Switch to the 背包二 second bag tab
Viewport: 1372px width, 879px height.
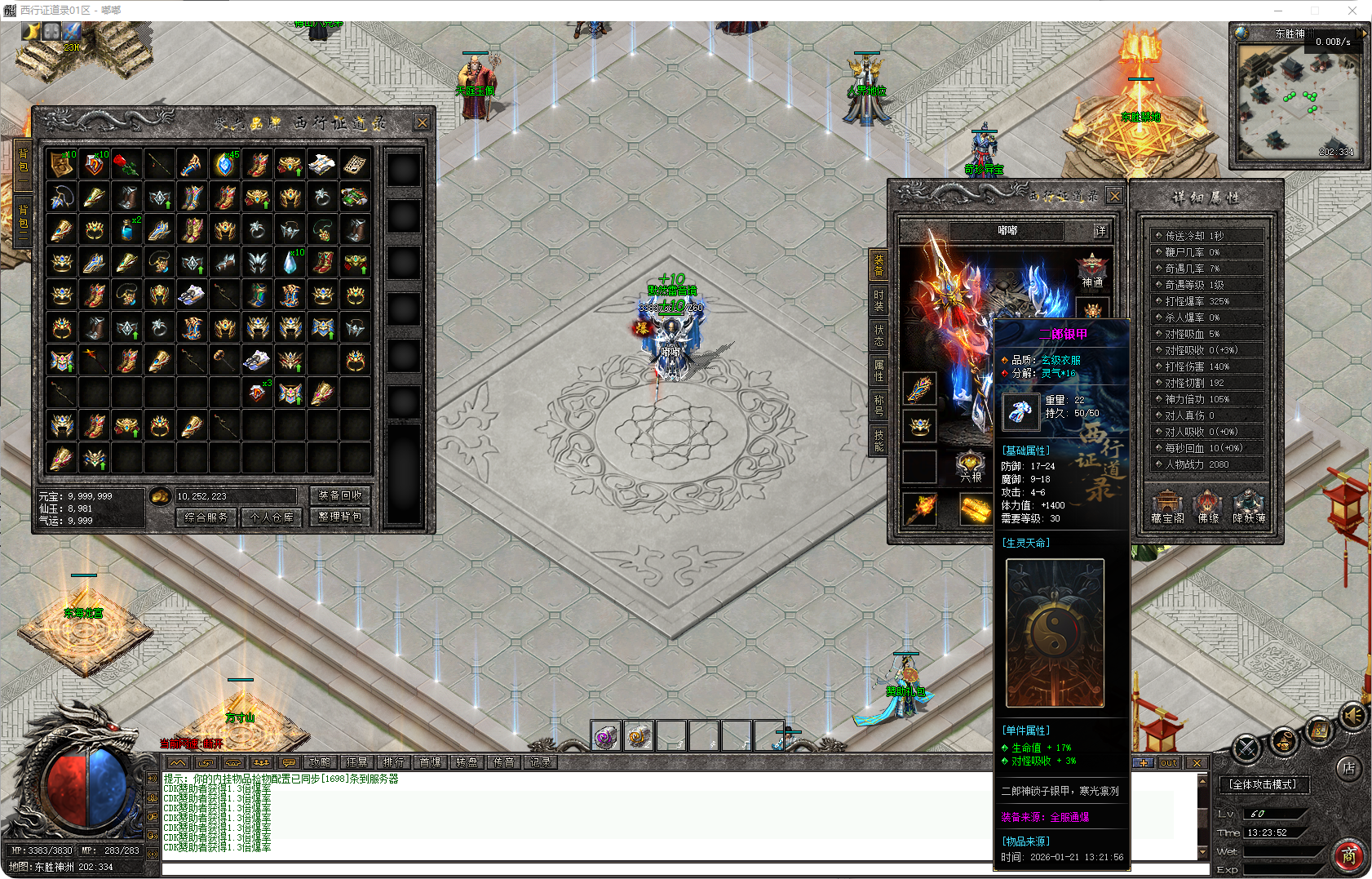[23, 222]
